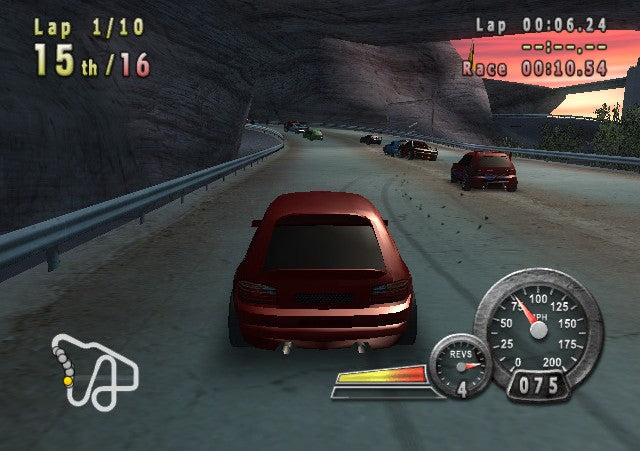Select the yellow player marker on the minimap
640x451 pixels.
(x=68, y=381)
